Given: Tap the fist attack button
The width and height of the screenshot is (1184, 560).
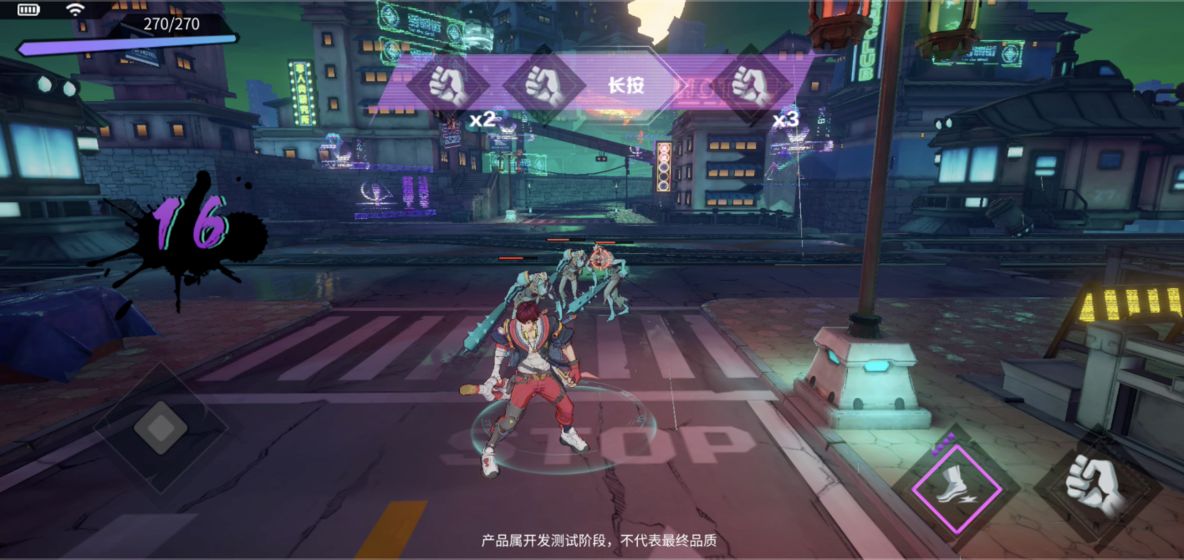Looking at the screenshot, I should [x=1097, y=487].
